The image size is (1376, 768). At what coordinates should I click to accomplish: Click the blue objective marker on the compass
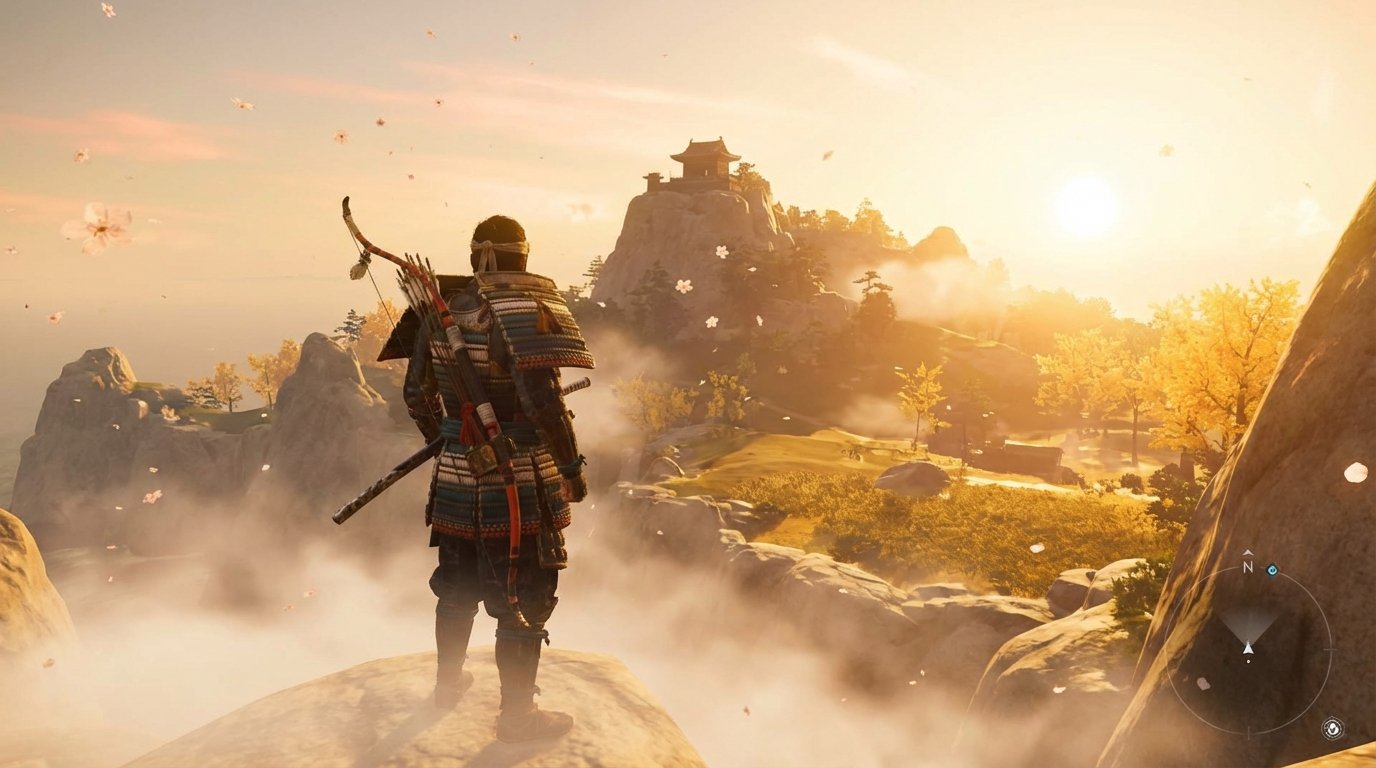pos(1272,570)
